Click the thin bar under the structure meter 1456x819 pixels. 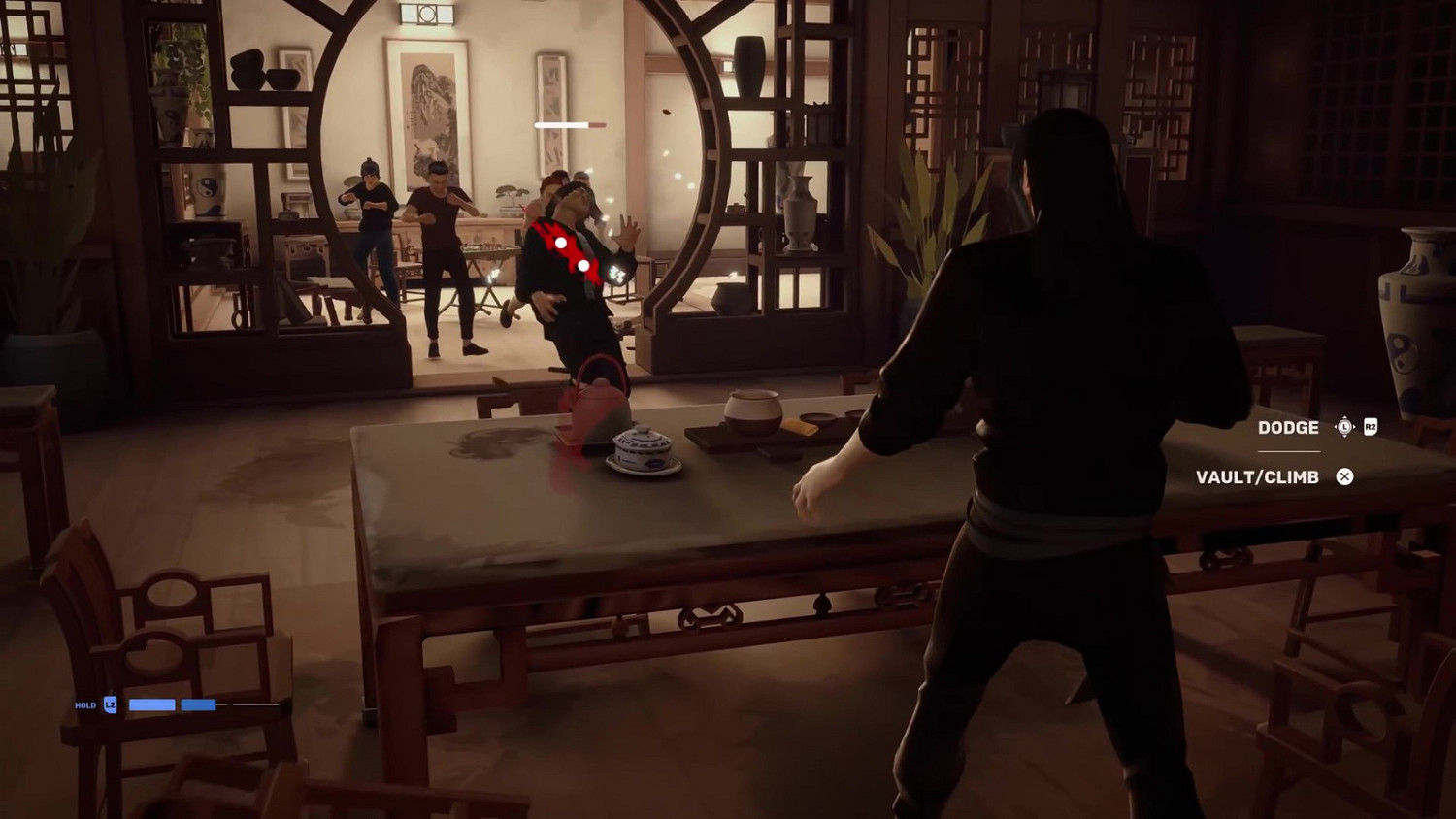(x=599, y=128)
